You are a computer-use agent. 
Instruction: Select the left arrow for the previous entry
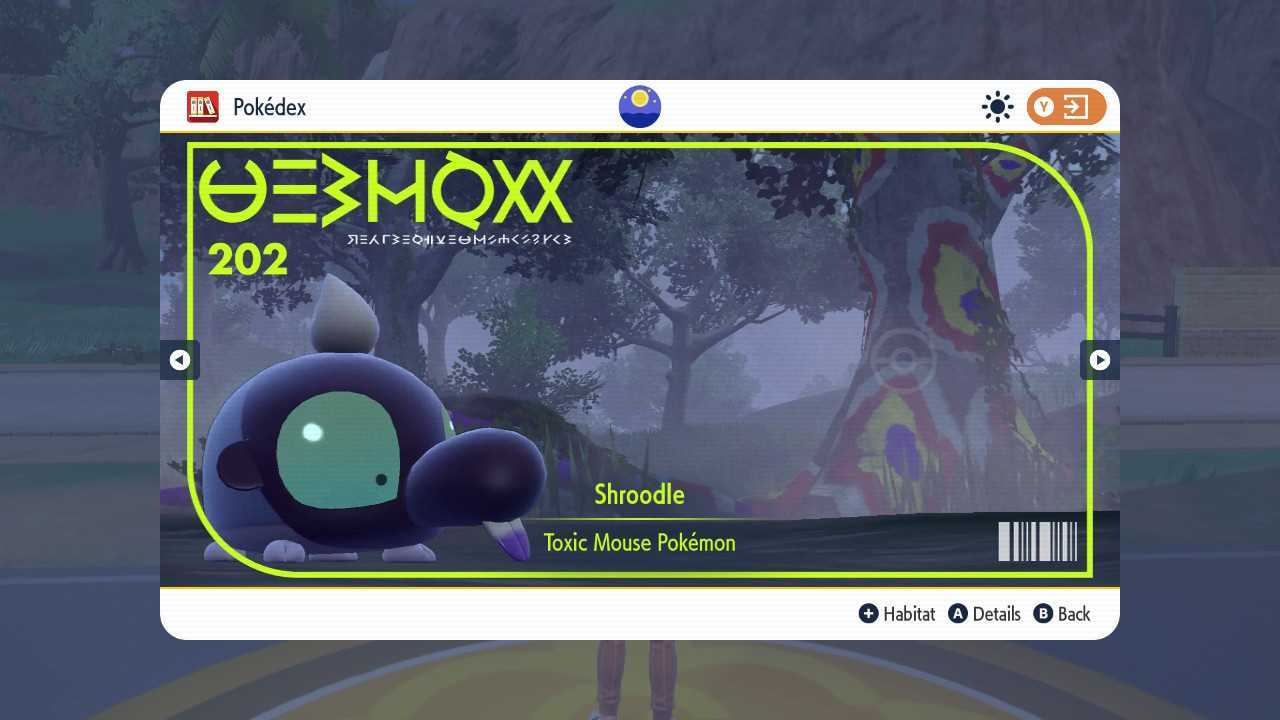tap(180, 360)
